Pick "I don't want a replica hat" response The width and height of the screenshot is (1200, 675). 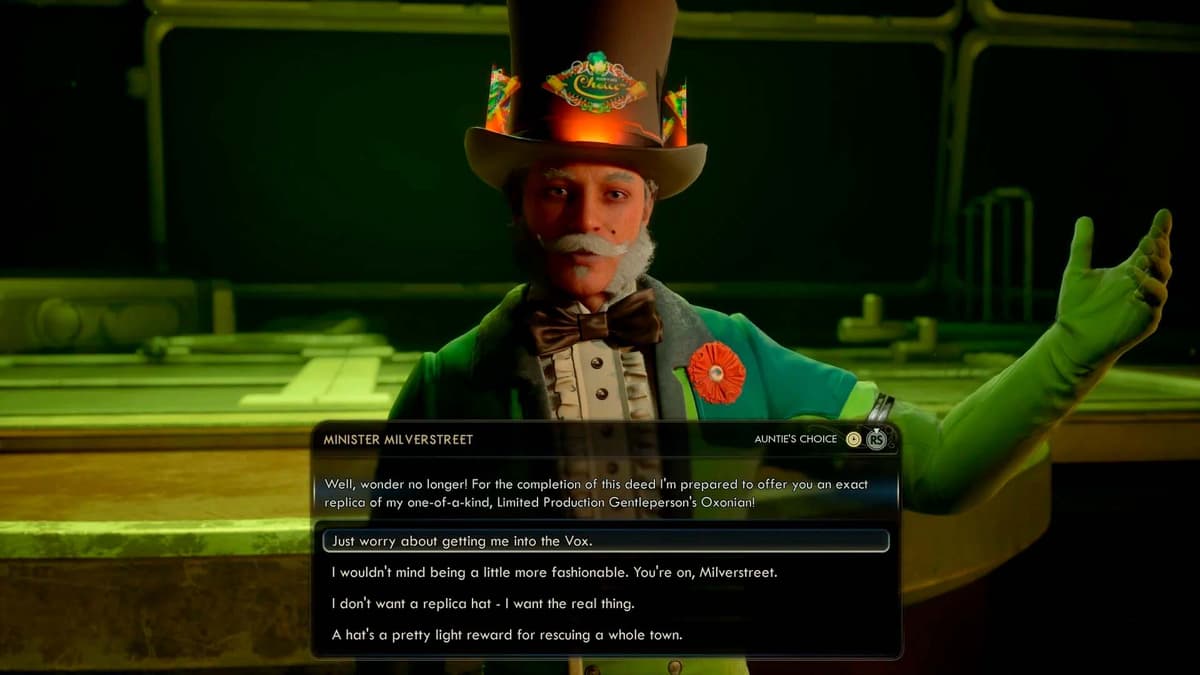[483, 604]
